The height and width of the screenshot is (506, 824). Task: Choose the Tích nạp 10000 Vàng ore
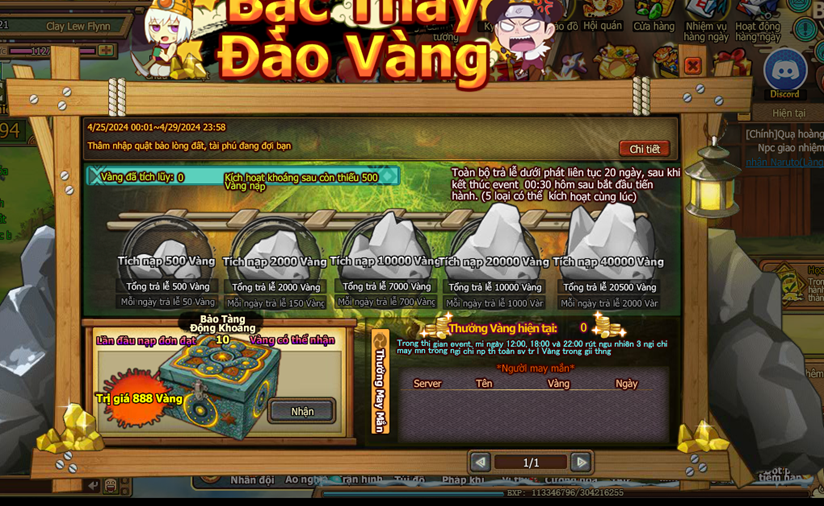pyautogui.click(x=386, y=243)
